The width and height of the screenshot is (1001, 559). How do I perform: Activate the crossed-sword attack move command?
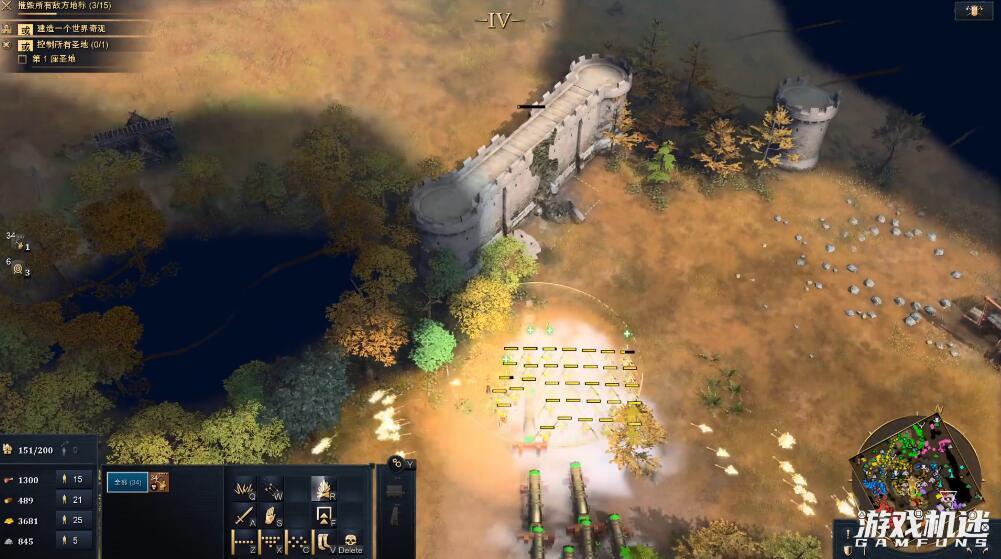pyautogui.click(x=244, y=516)
